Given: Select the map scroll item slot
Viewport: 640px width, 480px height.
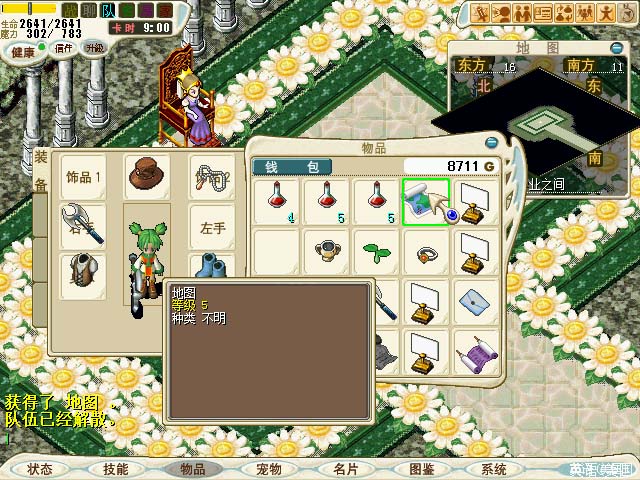Looking at the screenshot, I should (x=425, y=201).
